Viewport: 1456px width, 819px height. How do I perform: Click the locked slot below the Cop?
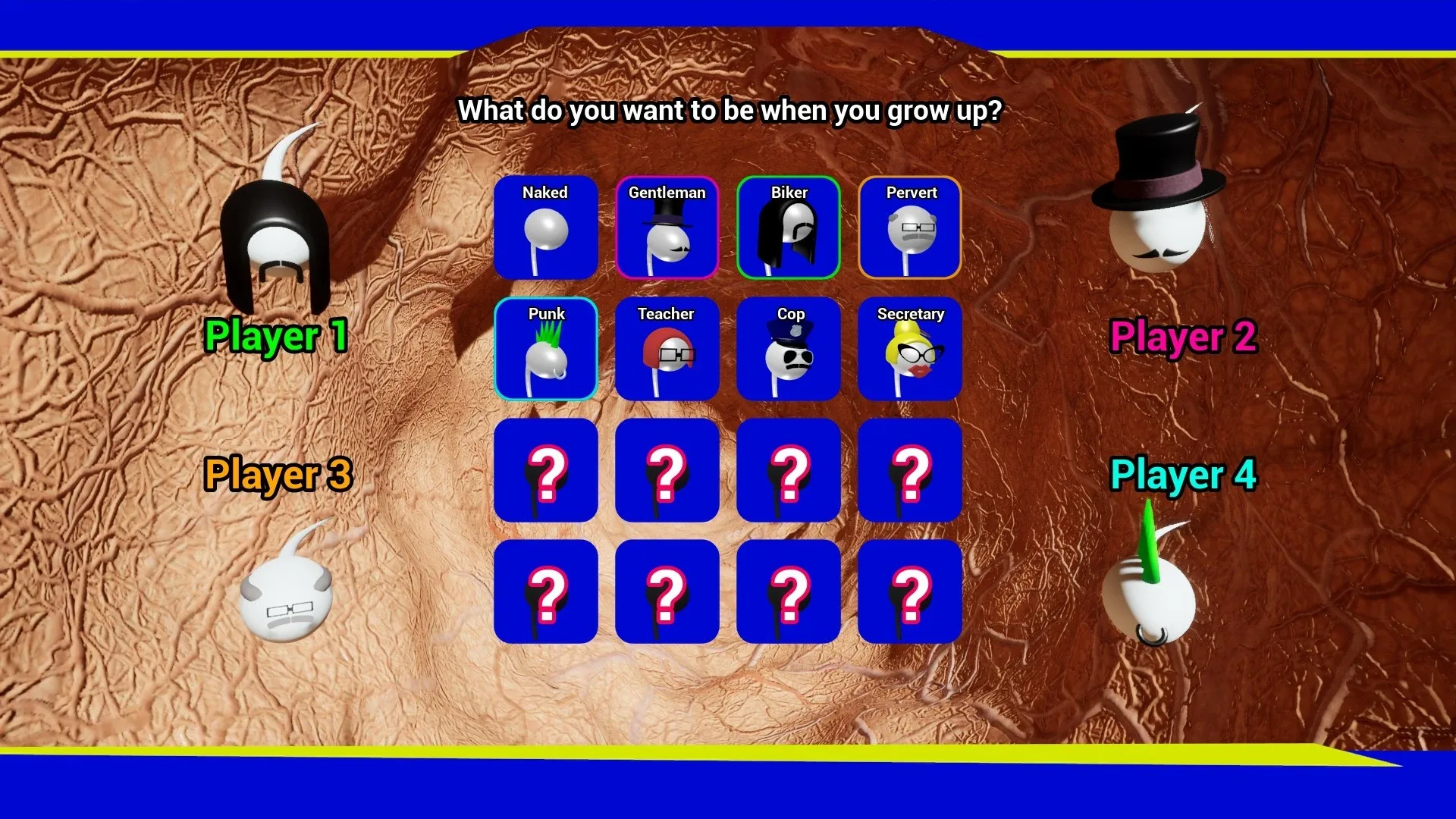(788, 472)
